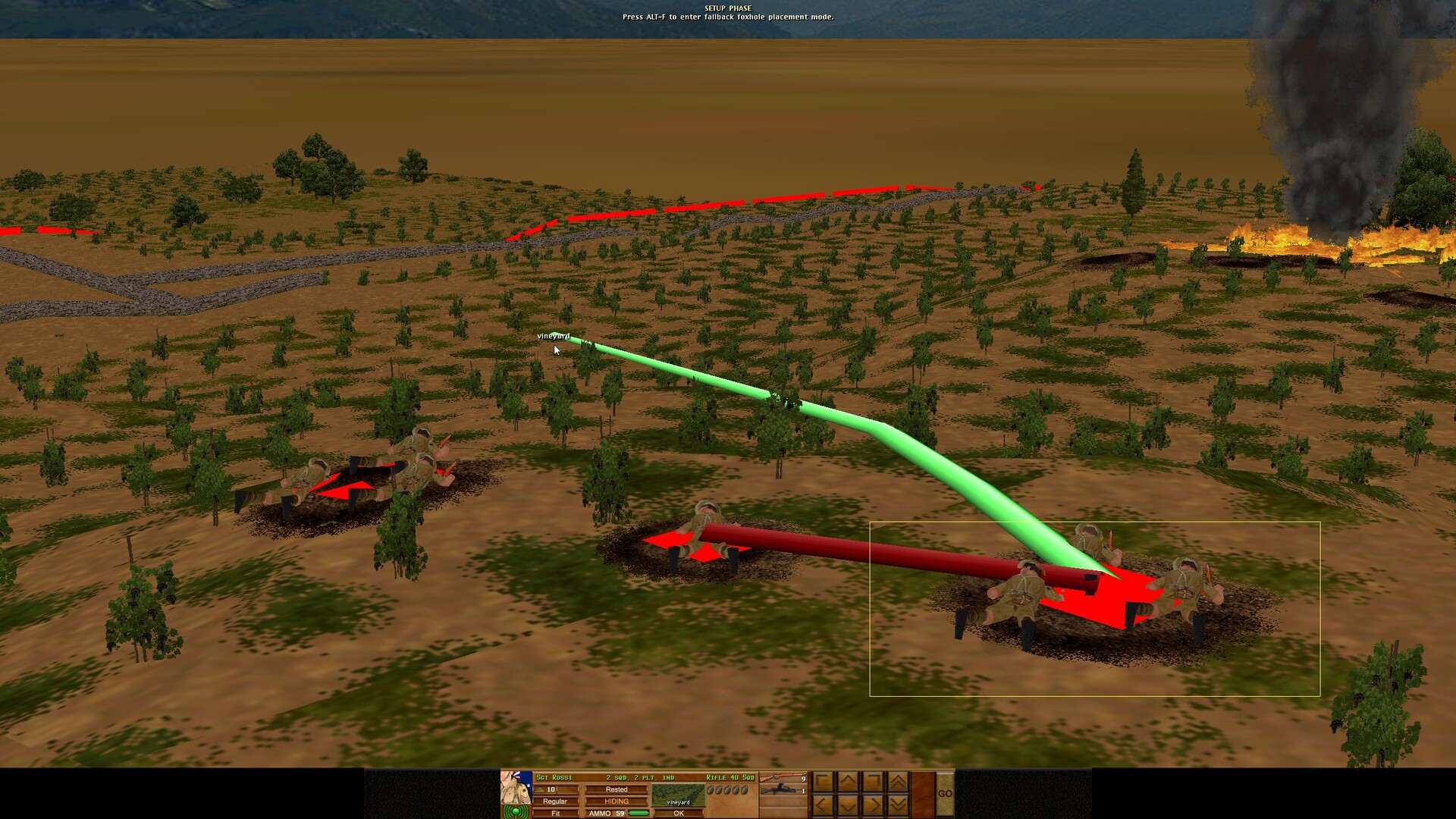Pan the camera left with the arrow icon
The height and width of the screenshot is (819, 1456).
click(821, 807)
